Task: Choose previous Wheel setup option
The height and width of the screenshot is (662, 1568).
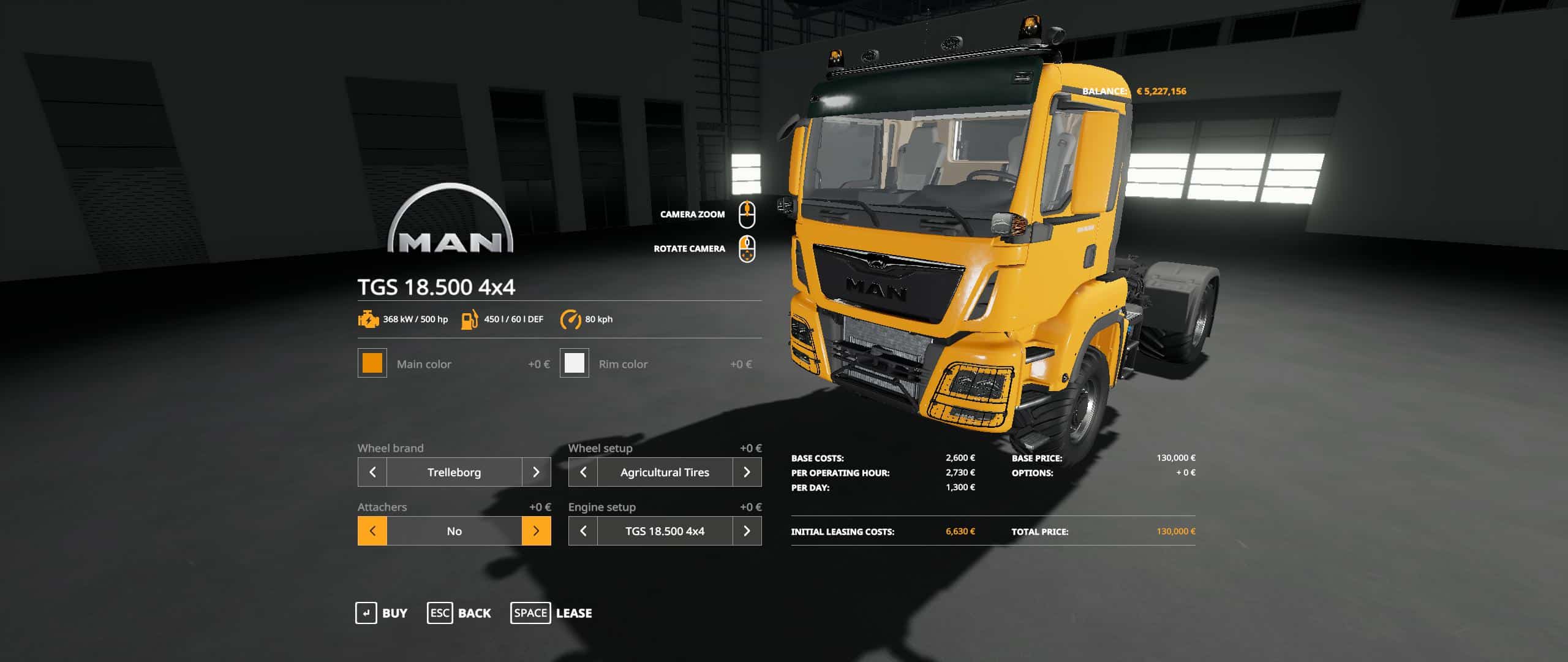Action: (583, 472)
